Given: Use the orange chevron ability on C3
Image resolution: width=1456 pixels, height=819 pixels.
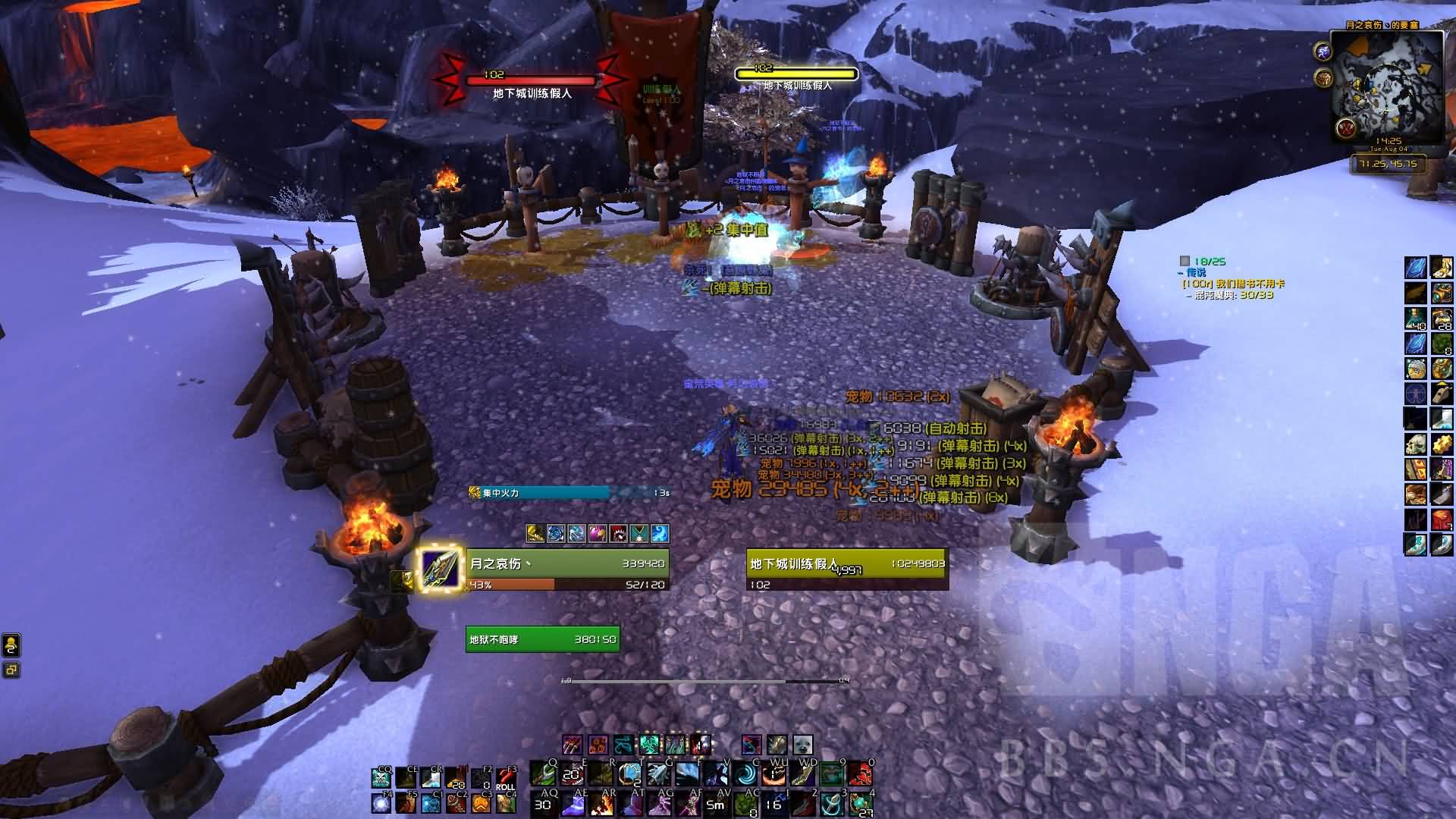Looking at the screenshot, I should tap(481, 803).
